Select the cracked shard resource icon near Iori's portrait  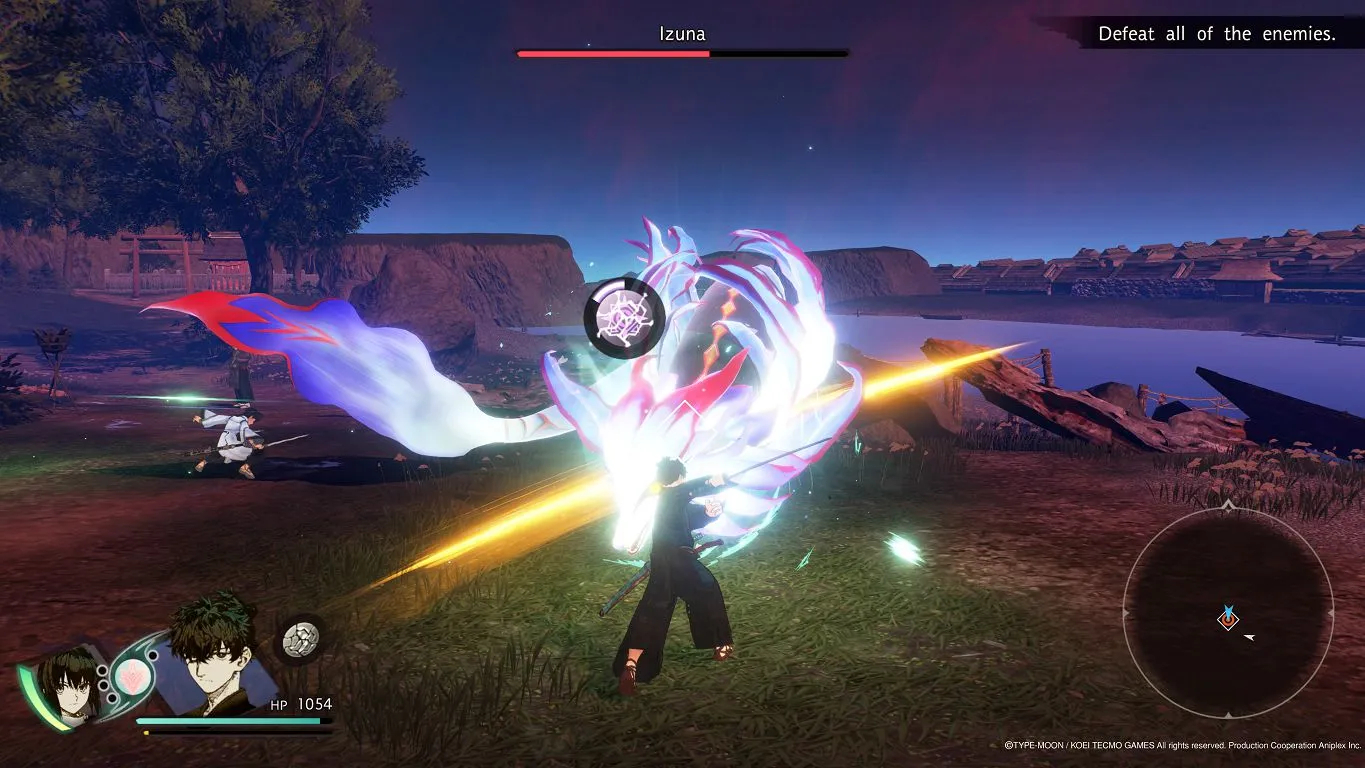pyautogui.click(x=301, y=640)
